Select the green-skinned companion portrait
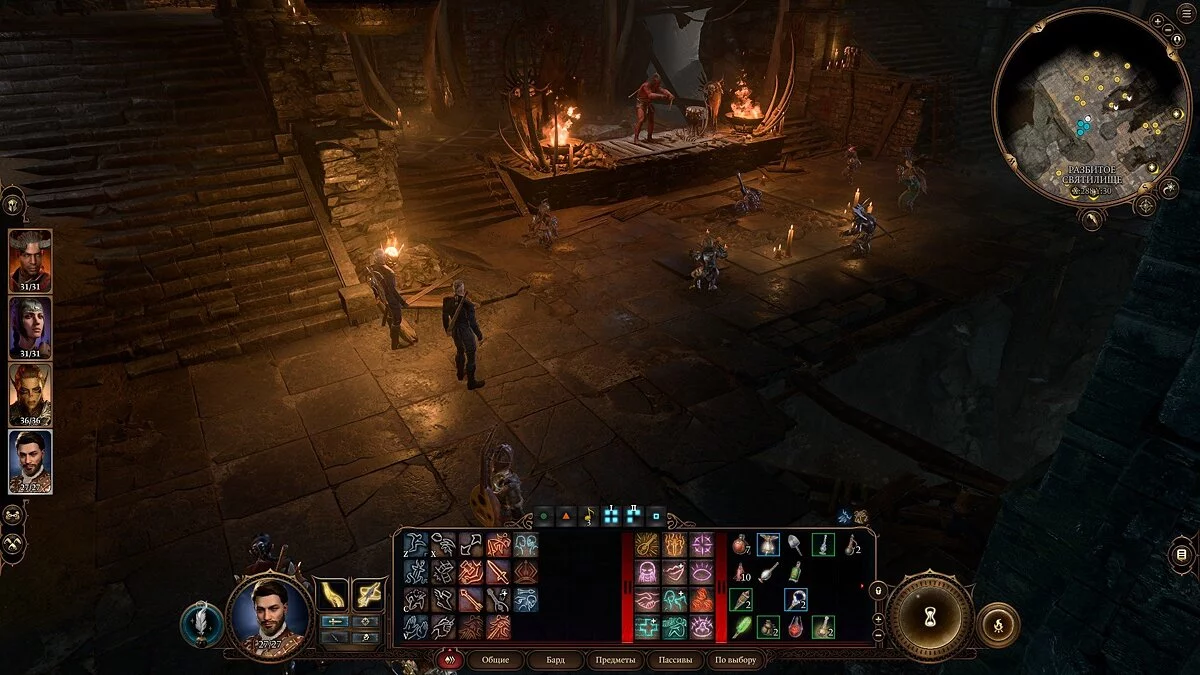 click(30, 394)
